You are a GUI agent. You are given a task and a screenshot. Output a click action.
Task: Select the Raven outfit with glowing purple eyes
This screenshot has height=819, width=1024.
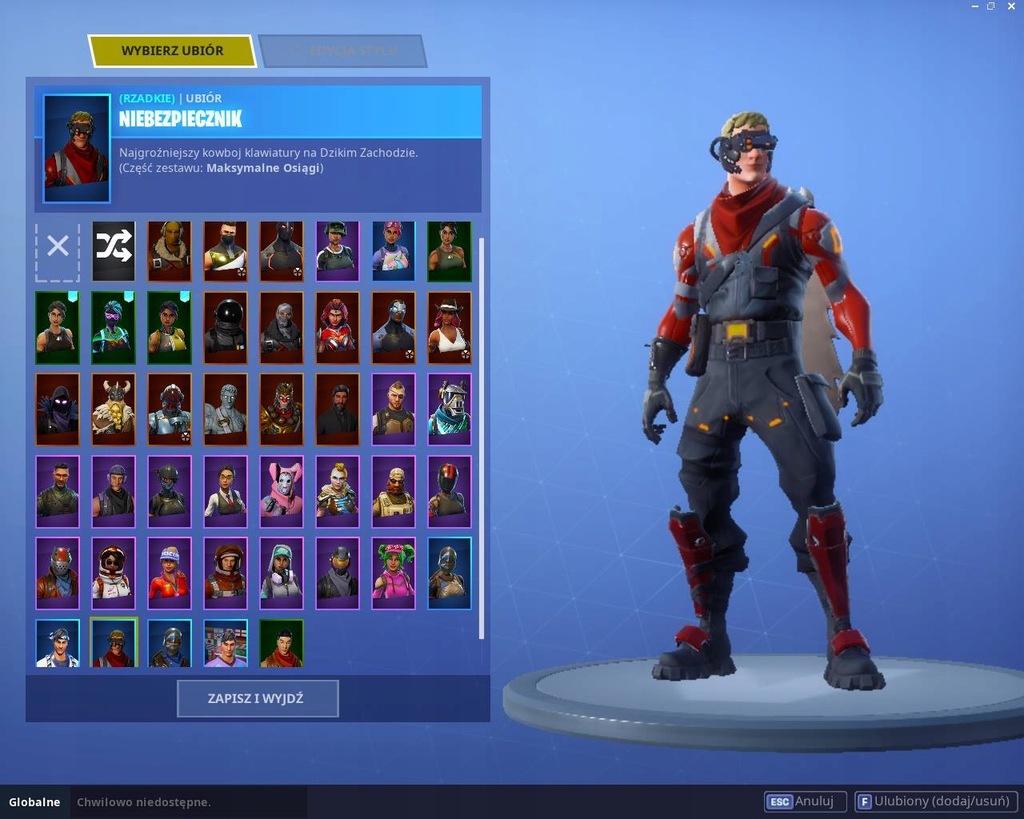(x=57, y=404)
